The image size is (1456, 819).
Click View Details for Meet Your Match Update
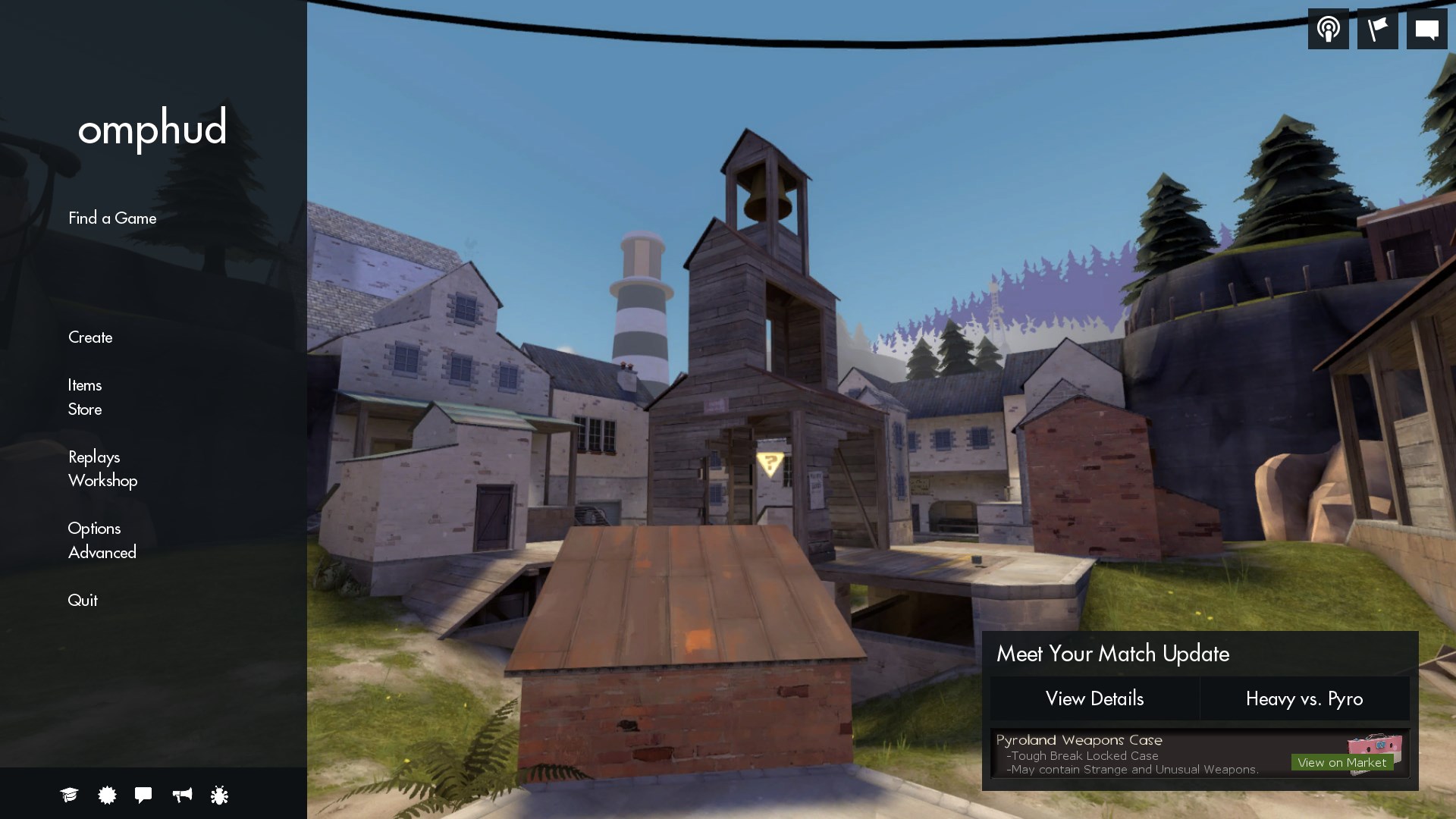pyautogui.click(x=1095, y=699)
